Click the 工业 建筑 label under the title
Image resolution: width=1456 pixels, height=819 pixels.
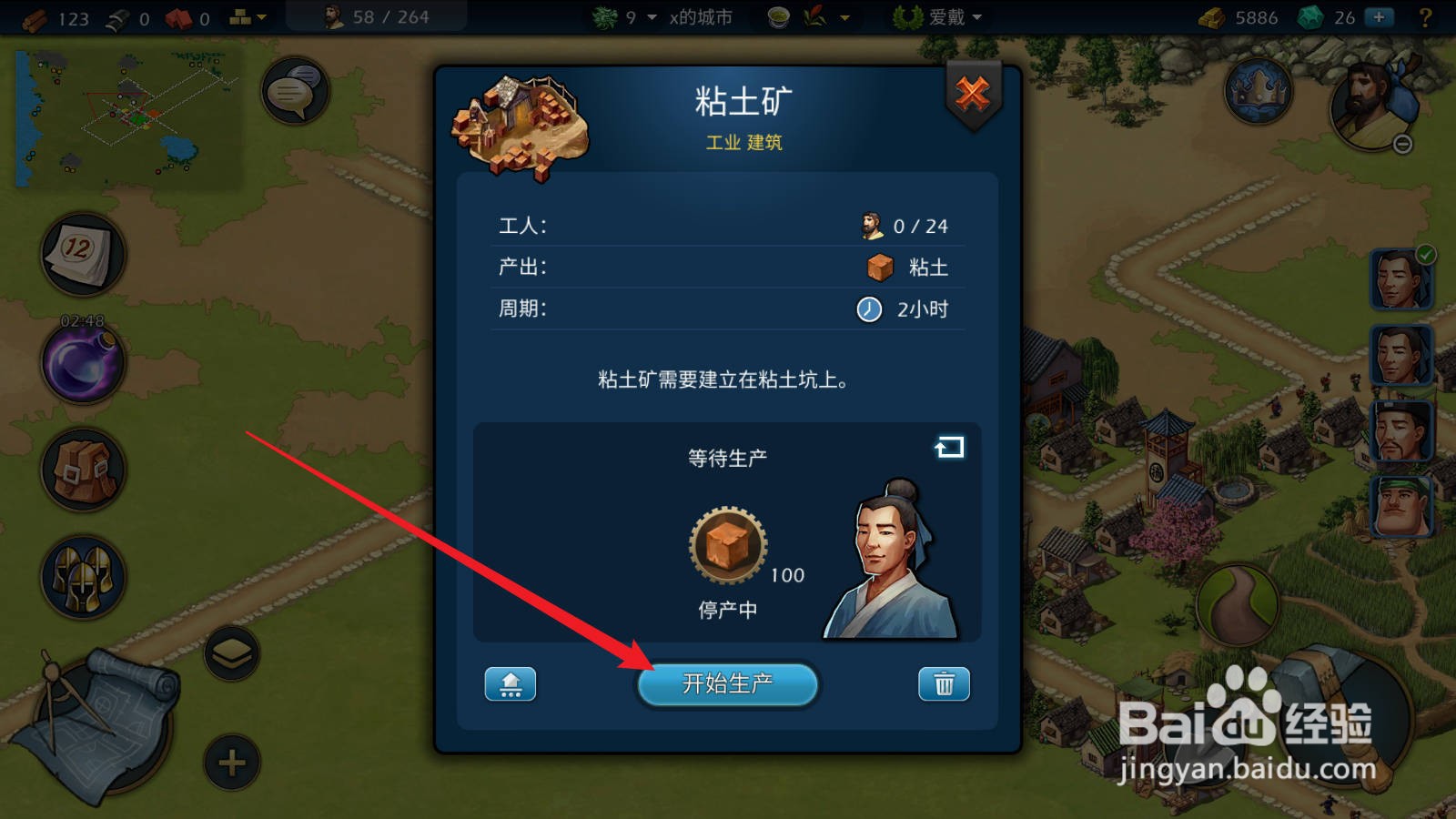(x=744, y=142)
